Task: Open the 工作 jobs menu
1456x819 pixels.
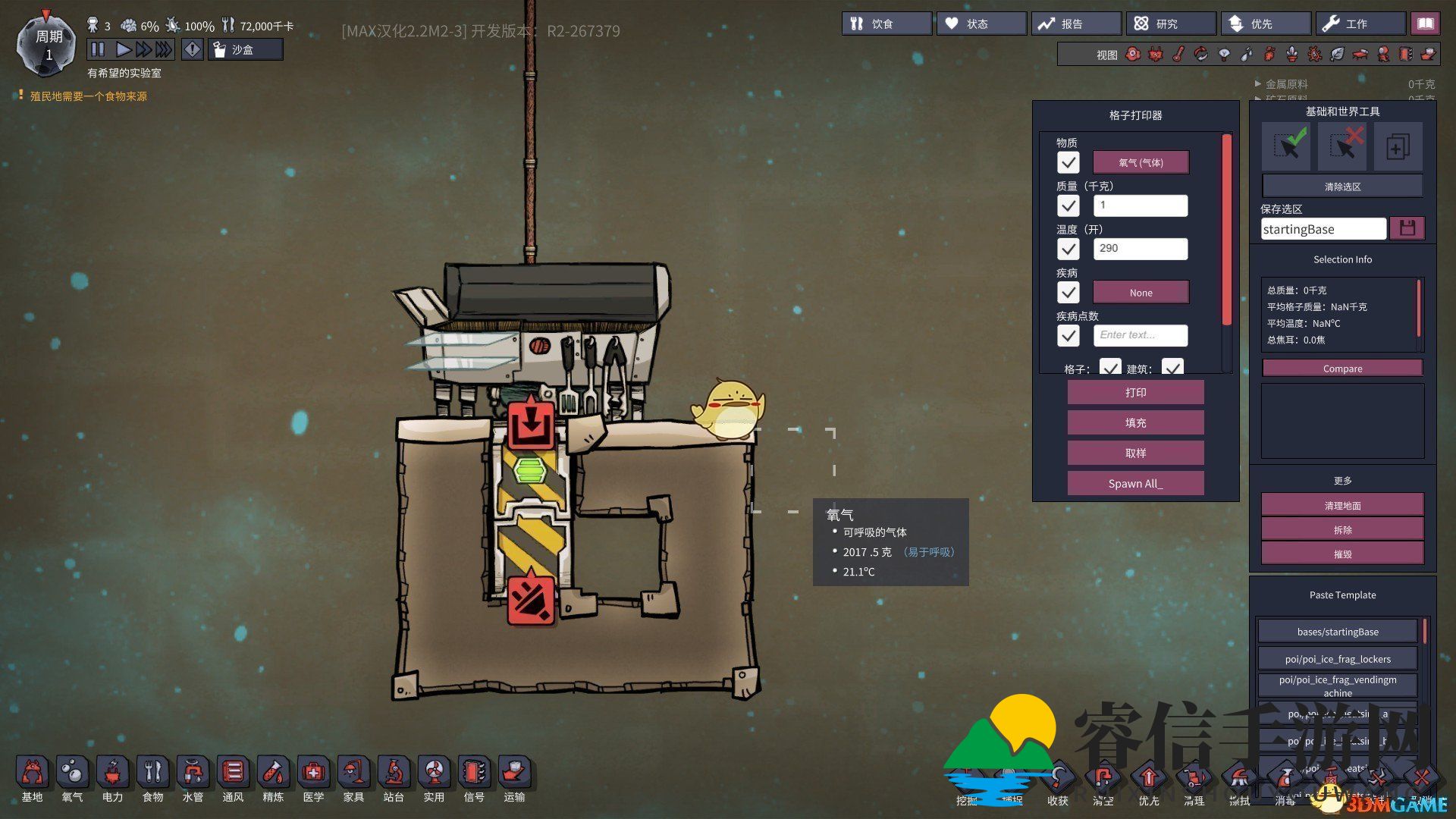Action: [1360, 24]
